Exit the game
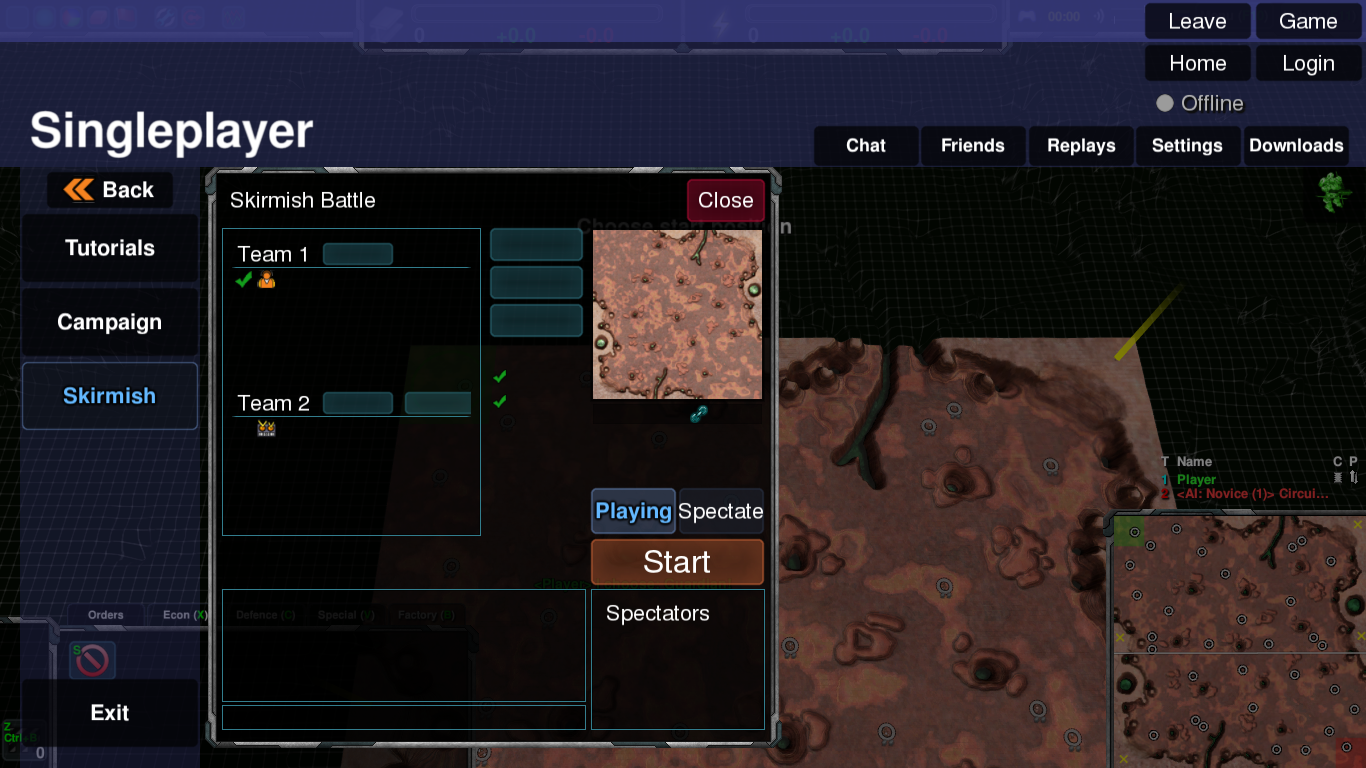 109,713
